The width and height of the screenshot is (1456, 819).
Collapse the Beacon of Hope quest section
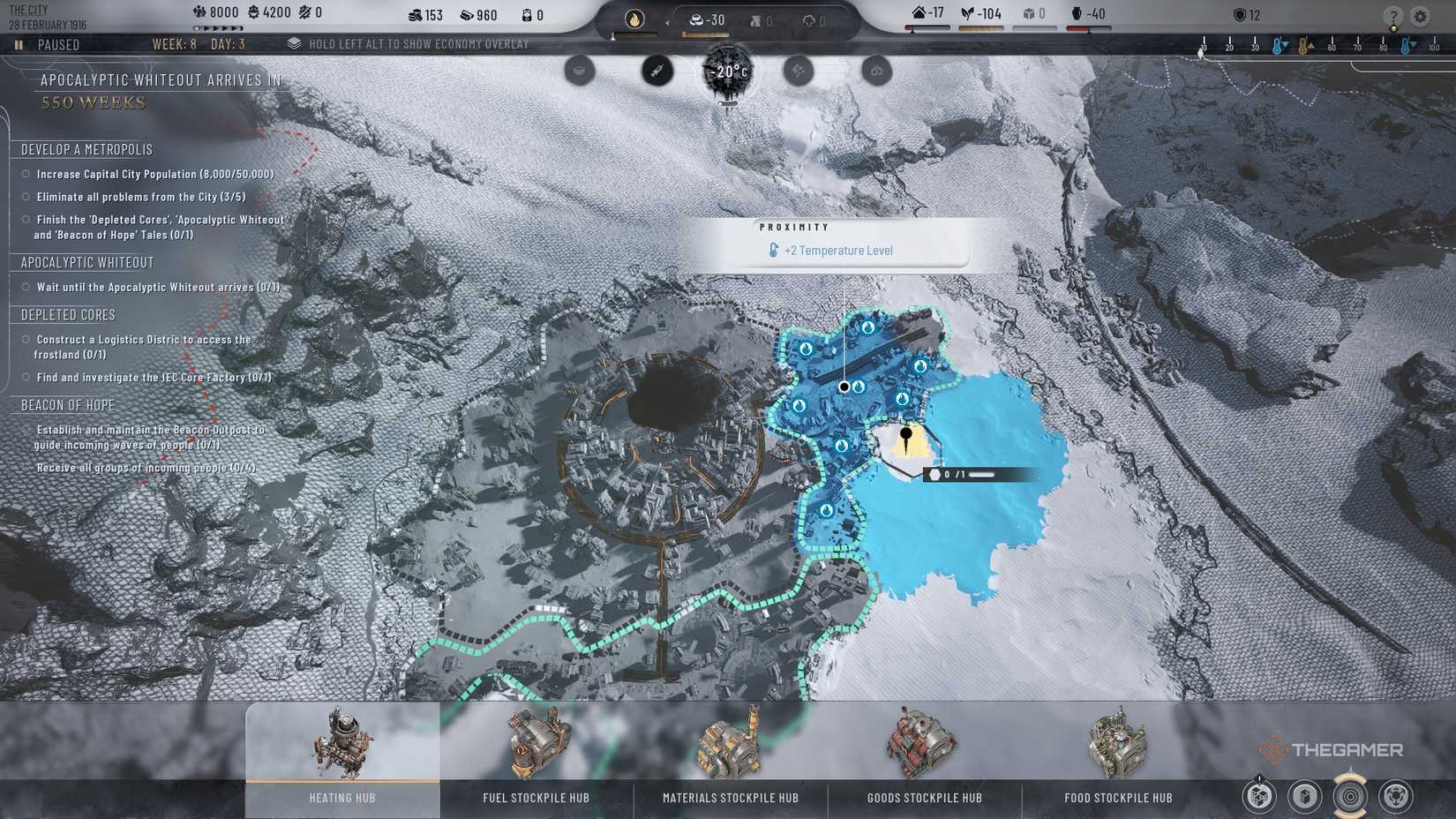click(x=66, y=404)
